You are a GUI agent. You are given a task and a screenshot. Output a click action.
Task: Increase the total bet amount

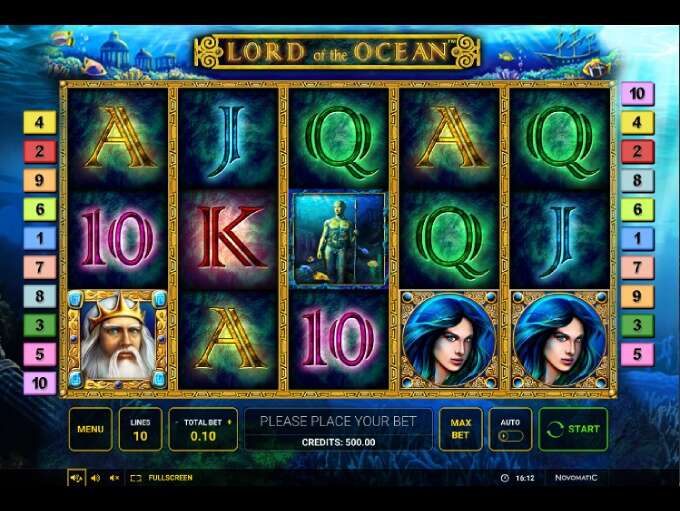pos(231,422)
